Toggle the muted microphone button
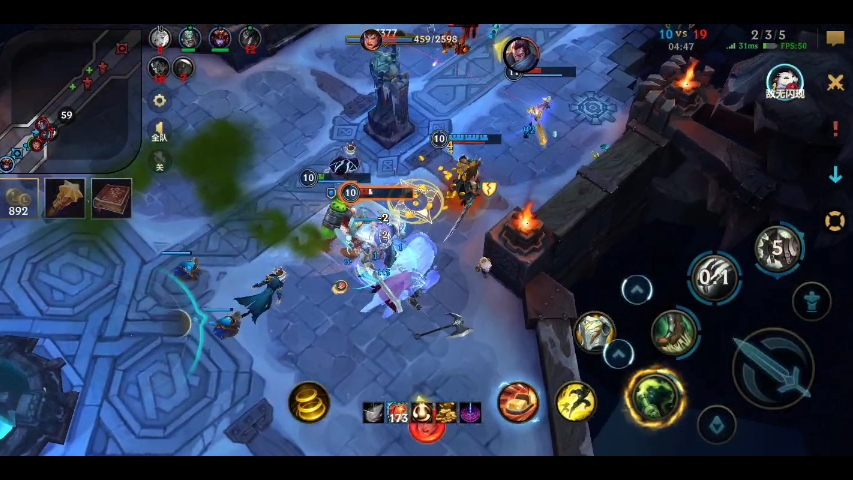The width and height of the screenshot is (853, 480). (159, 162)
